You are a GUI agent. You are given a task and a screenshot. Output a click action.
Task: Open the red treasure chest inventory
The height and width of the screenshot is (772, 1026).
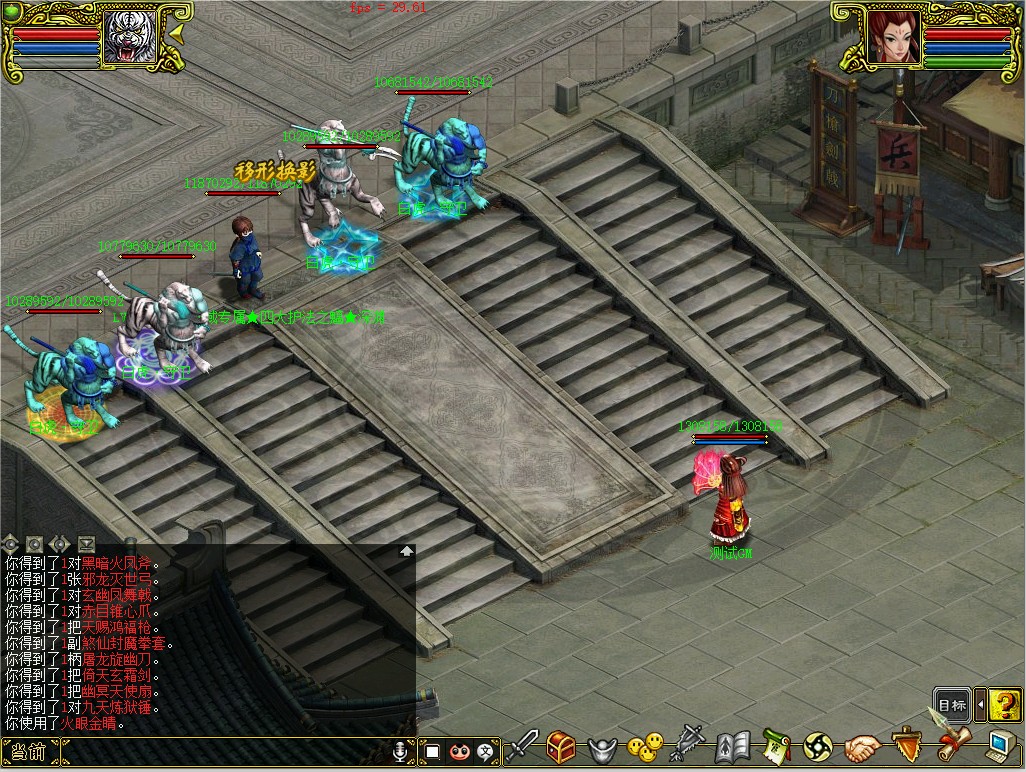point(560,745)
